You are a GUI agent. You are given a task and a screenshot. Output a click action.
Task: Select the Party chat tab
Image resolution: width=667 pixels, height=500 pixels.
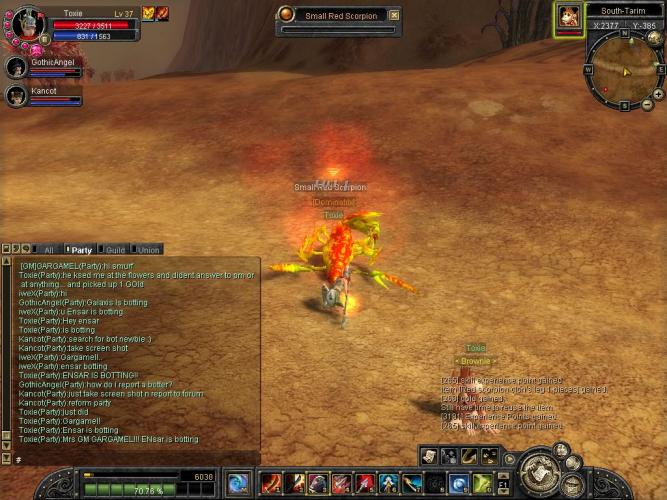pos(81,249)
